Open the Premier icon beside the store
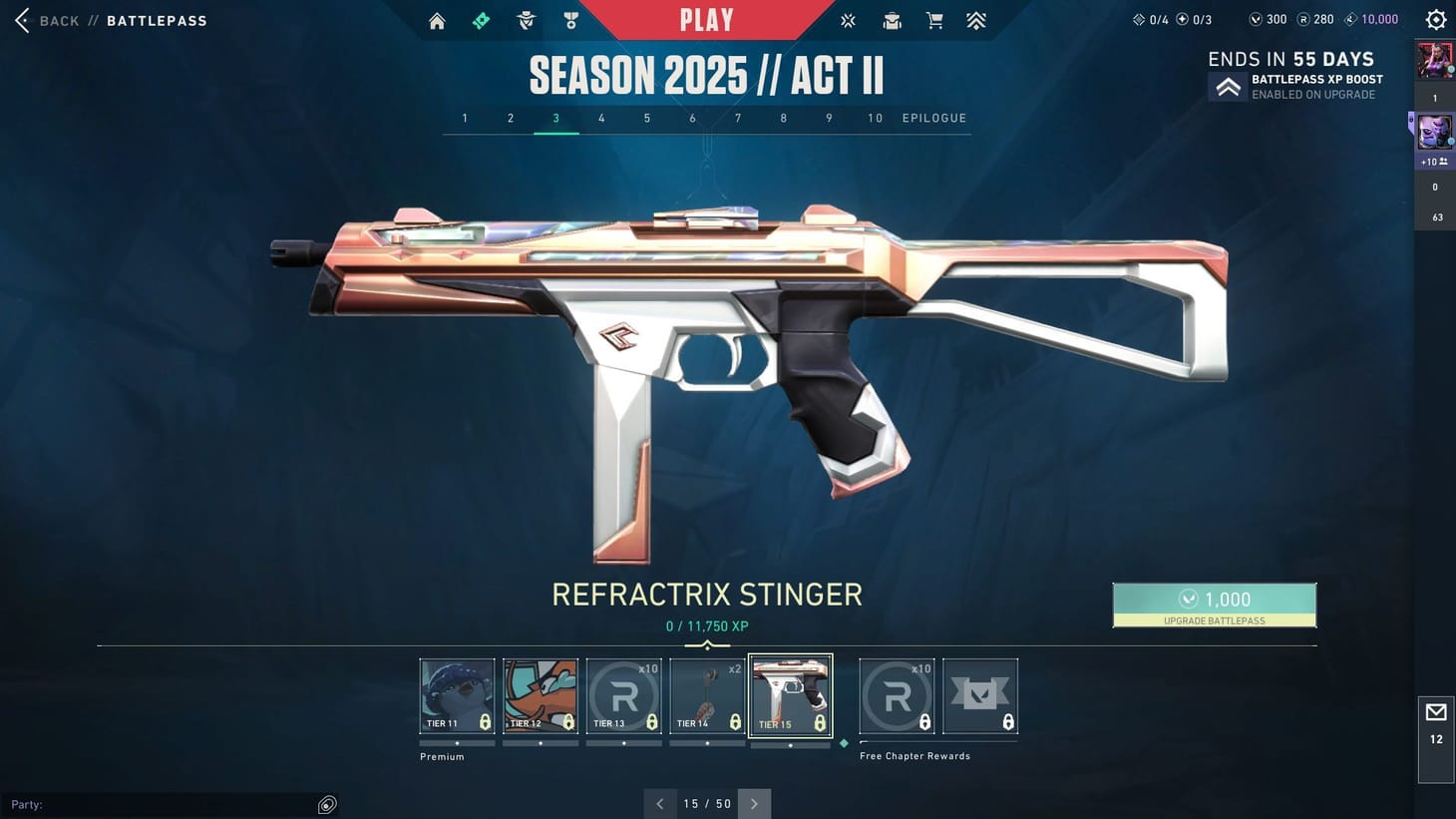The image size is (1456, 819). 976,19
